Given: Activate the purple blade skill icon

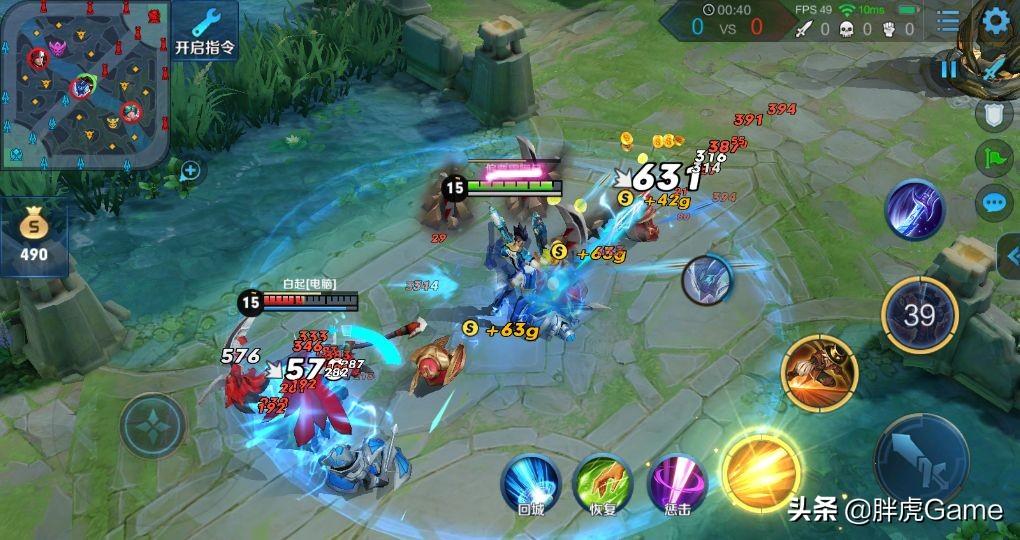Looking at the screenshot, I should 915,211.
